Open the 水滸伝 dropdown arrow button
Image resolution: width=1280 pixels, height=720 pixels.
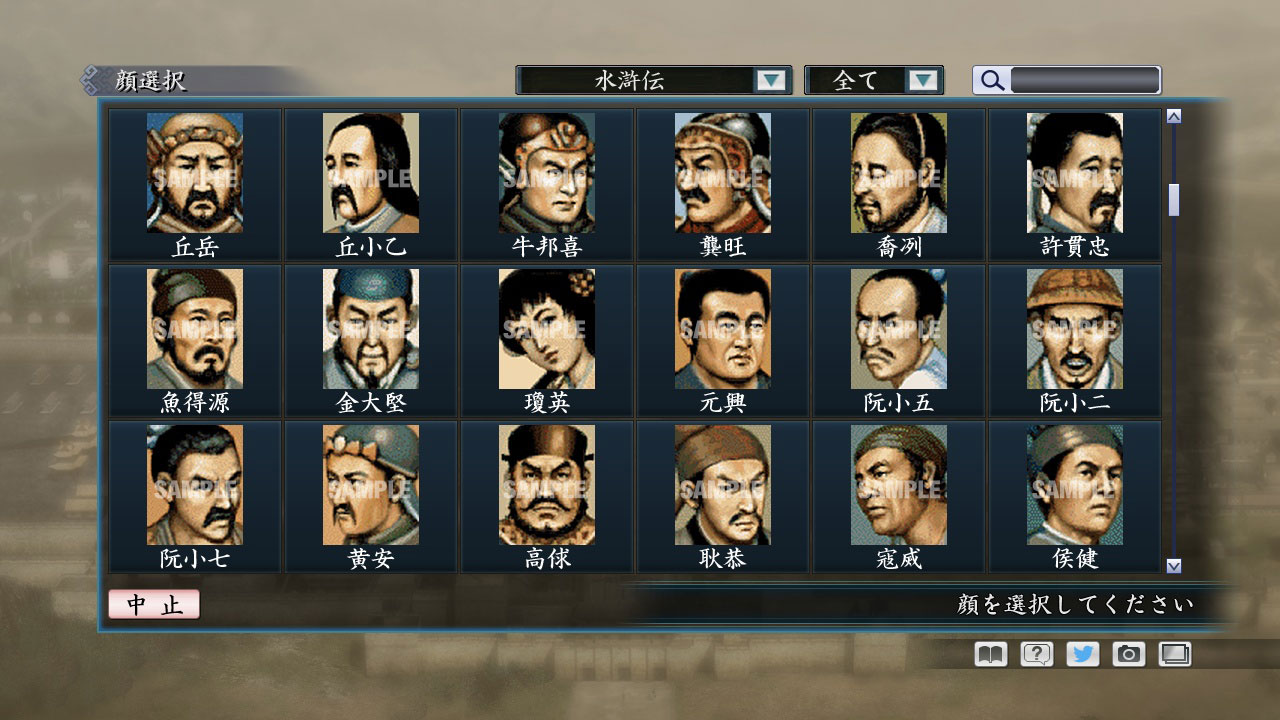click(x=770, y=80)
